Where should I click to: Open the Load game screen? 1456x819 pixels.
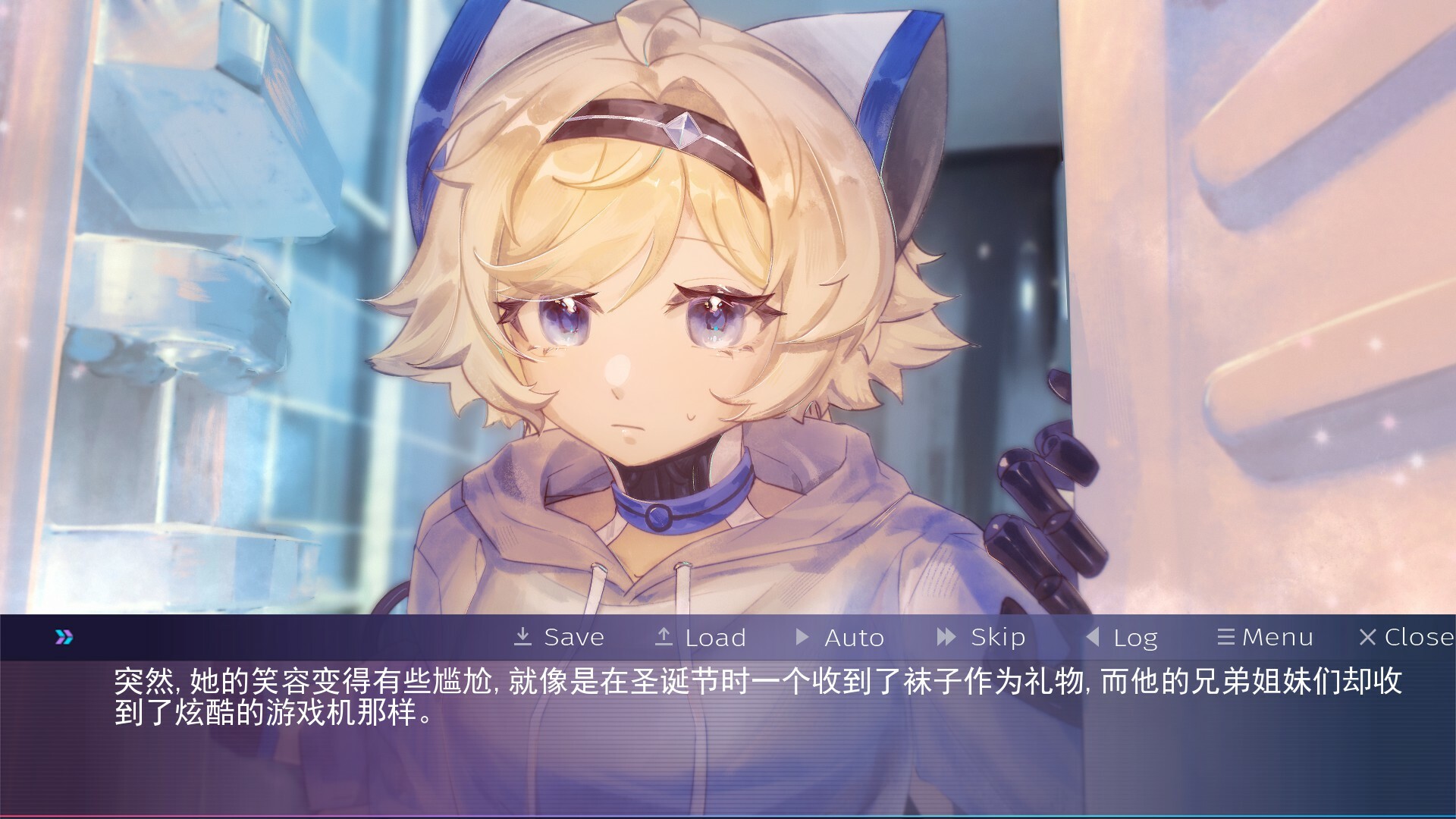(x=701, y=637)
